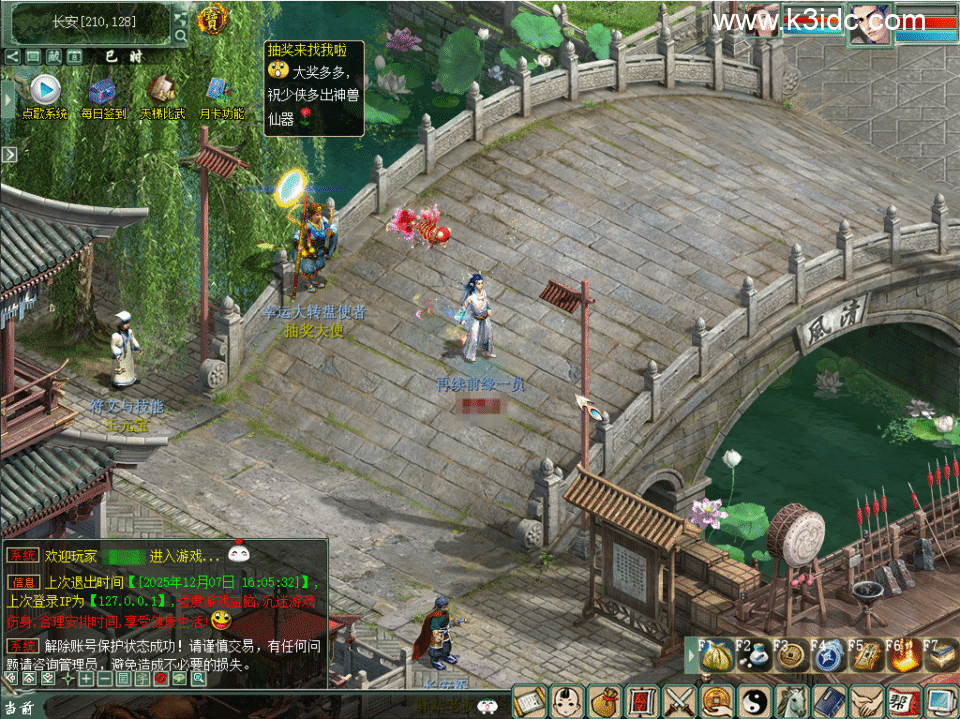This screenshot has width=960, height=719.
Task: Open the handshake trade button
Action: tap(865, 700)
